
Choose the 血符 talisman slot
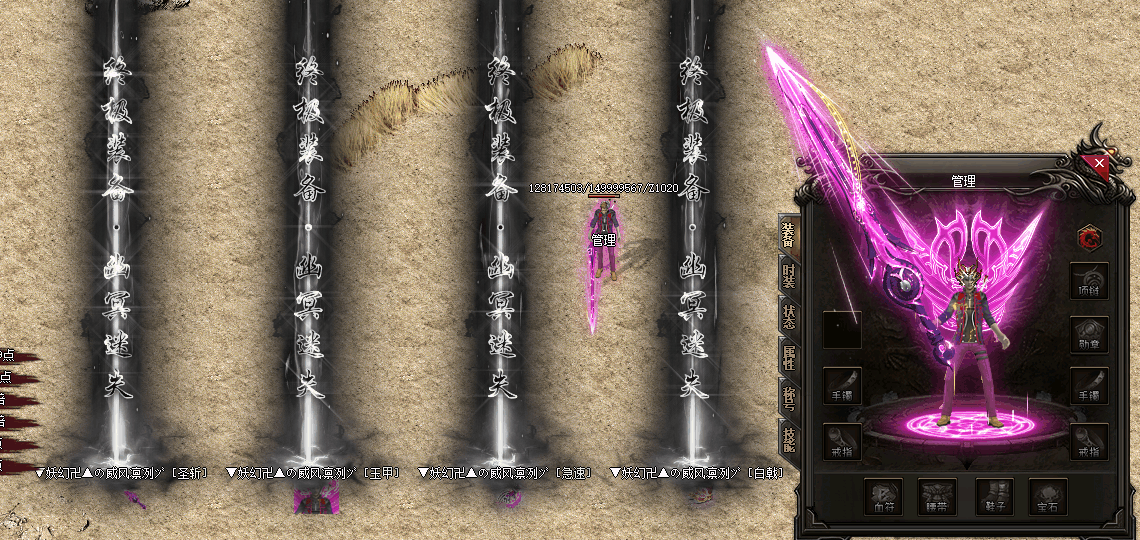pyautogui.click(x=883, y=496)
